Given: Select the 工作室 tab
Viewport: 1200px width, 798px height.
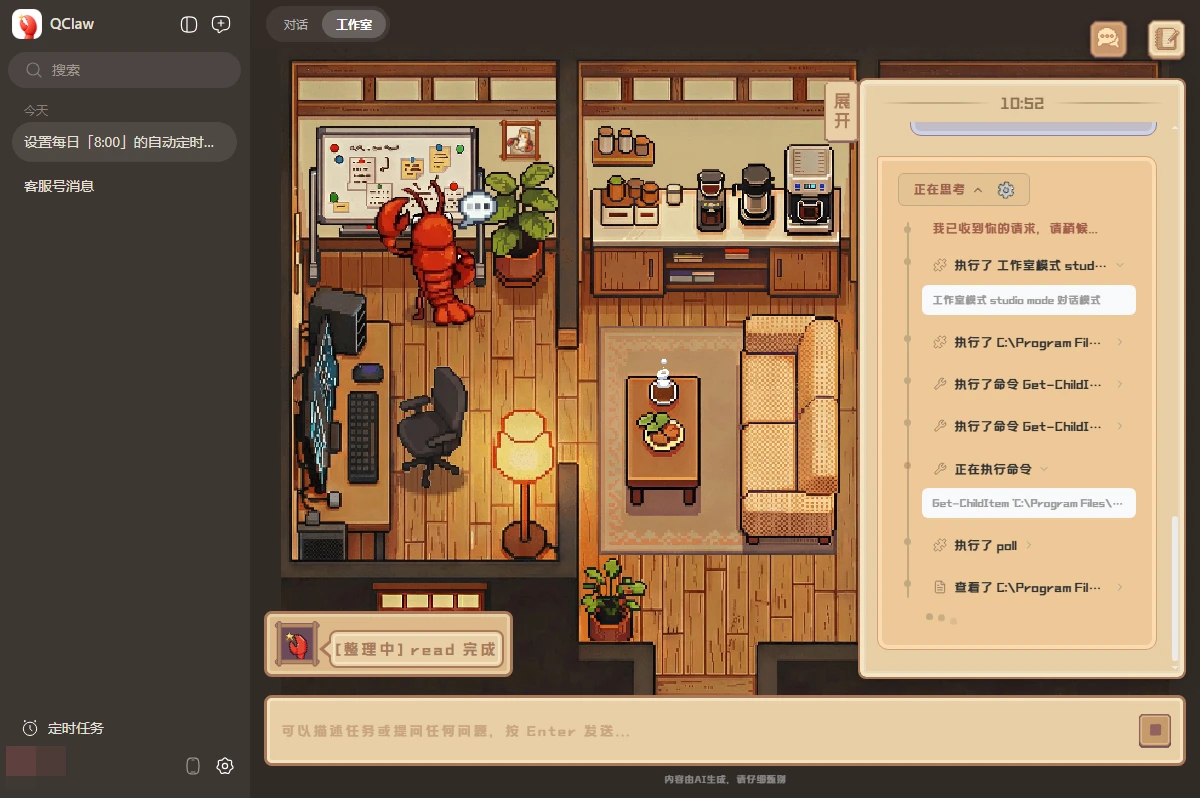Looking at the screenshot, I should pos(354,25).
